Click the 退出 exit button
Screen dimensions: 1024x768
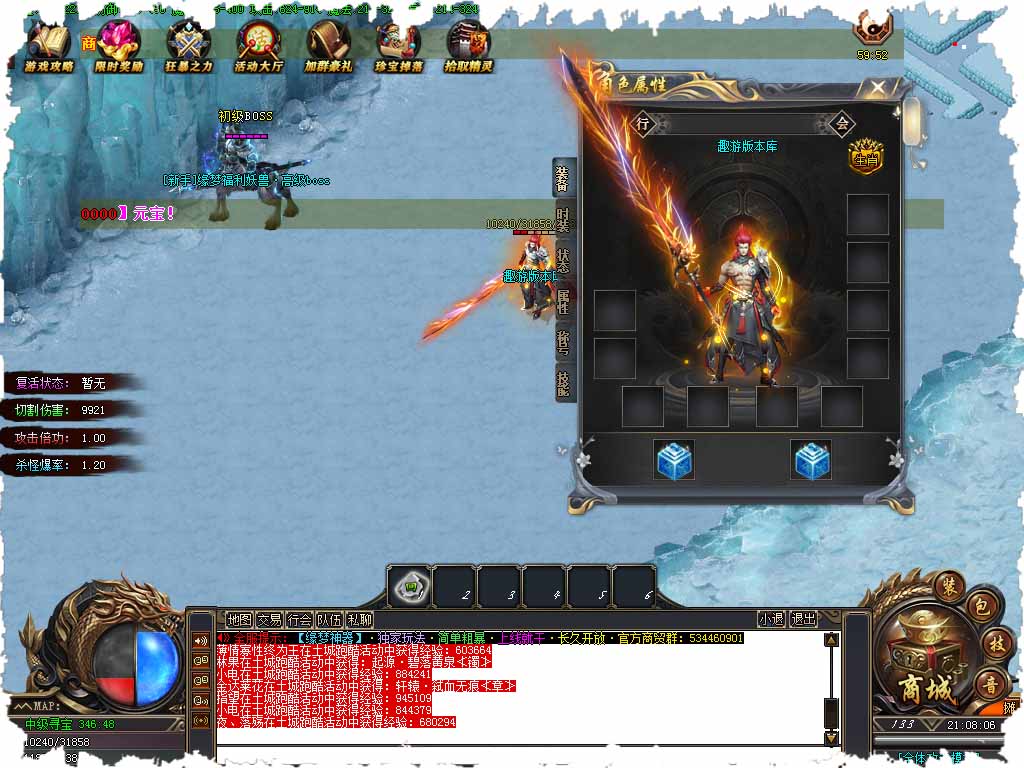803,620
